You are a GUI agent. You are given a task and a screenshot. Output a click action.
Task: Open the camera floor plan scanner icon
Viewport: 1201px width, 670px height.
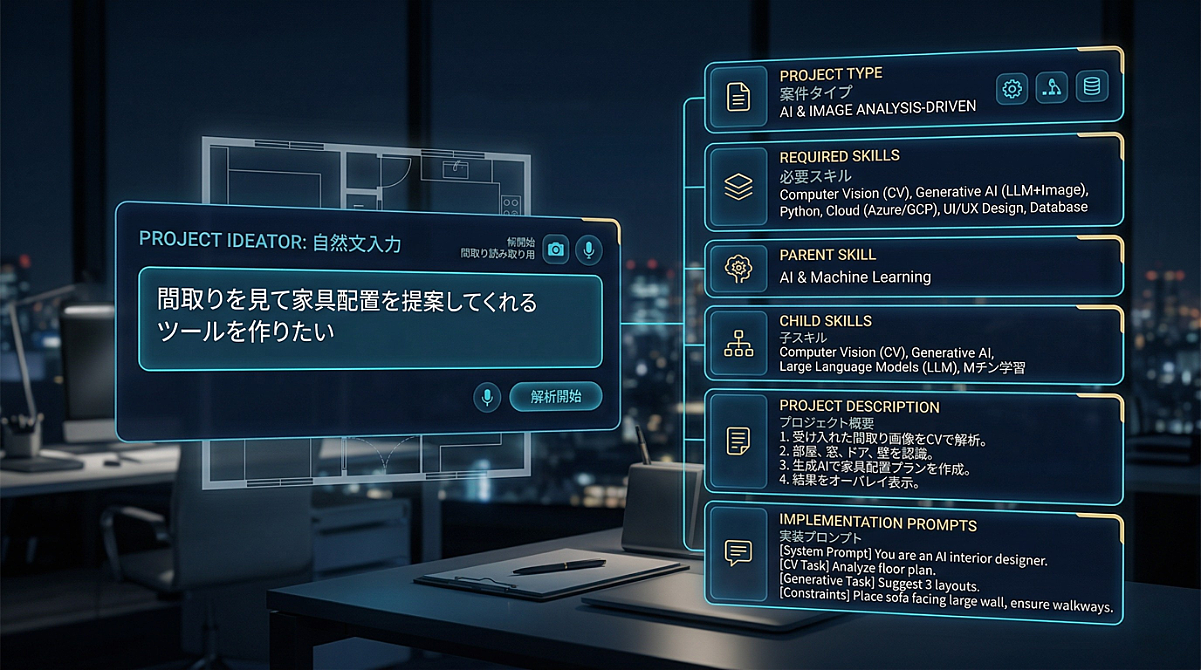pyautogui.click(x=555, y=250)
